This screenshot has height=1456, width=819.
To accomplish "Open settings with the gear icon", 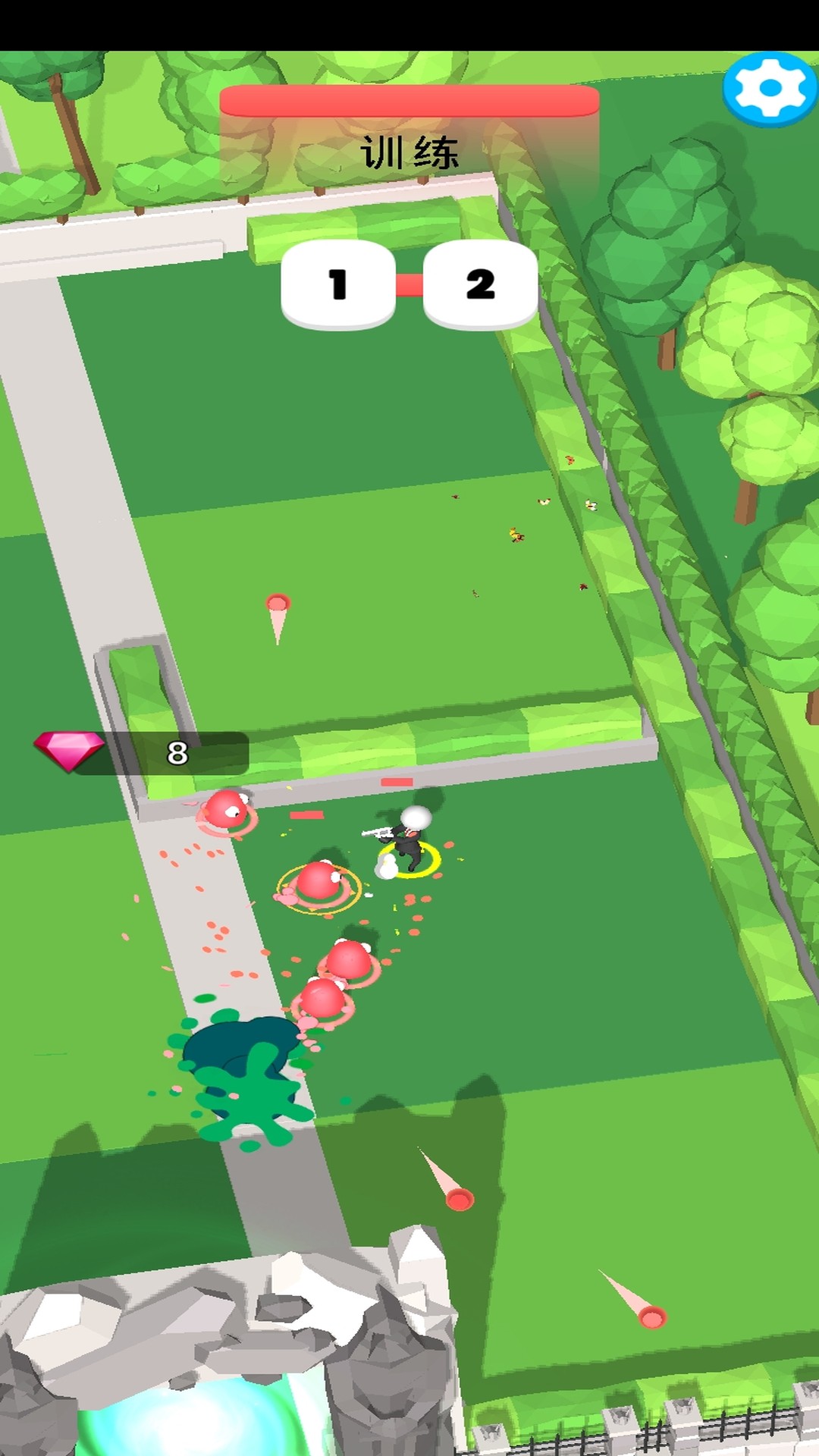I will 770,89.
